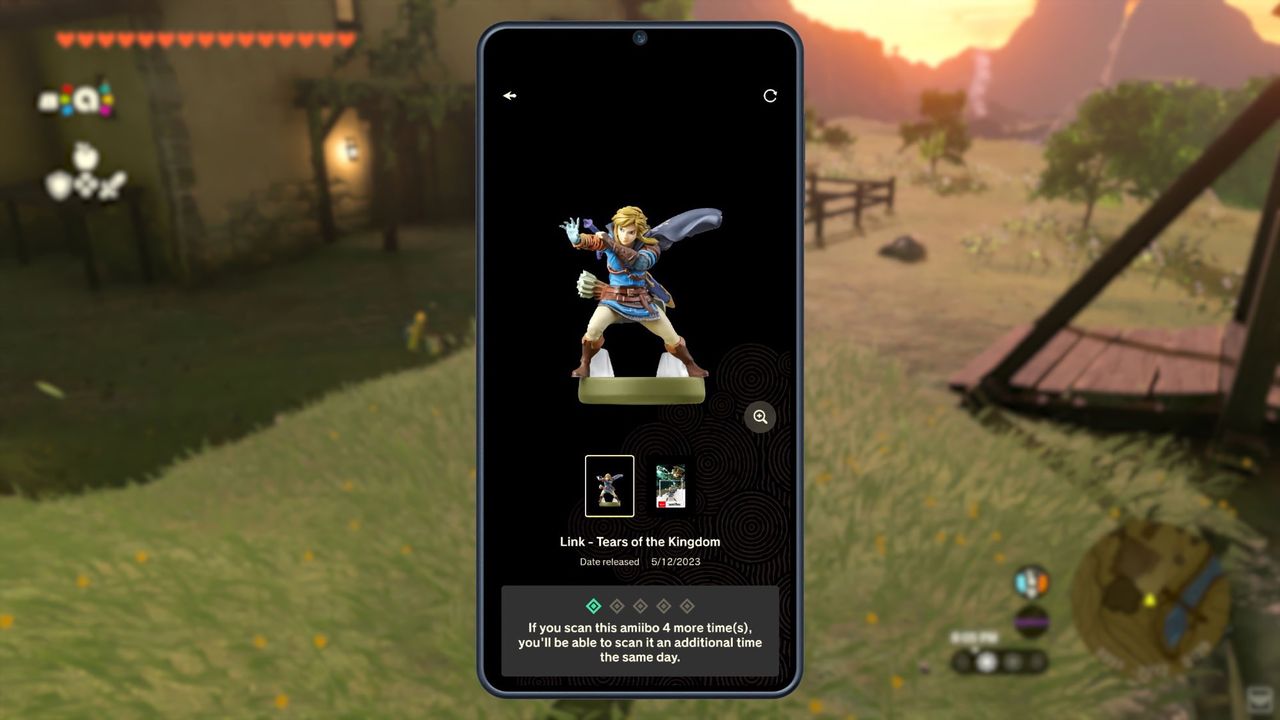Zoom the amiibo image with the magnifier
Viewport: 1280px width, 720px height.
[760, 417]
